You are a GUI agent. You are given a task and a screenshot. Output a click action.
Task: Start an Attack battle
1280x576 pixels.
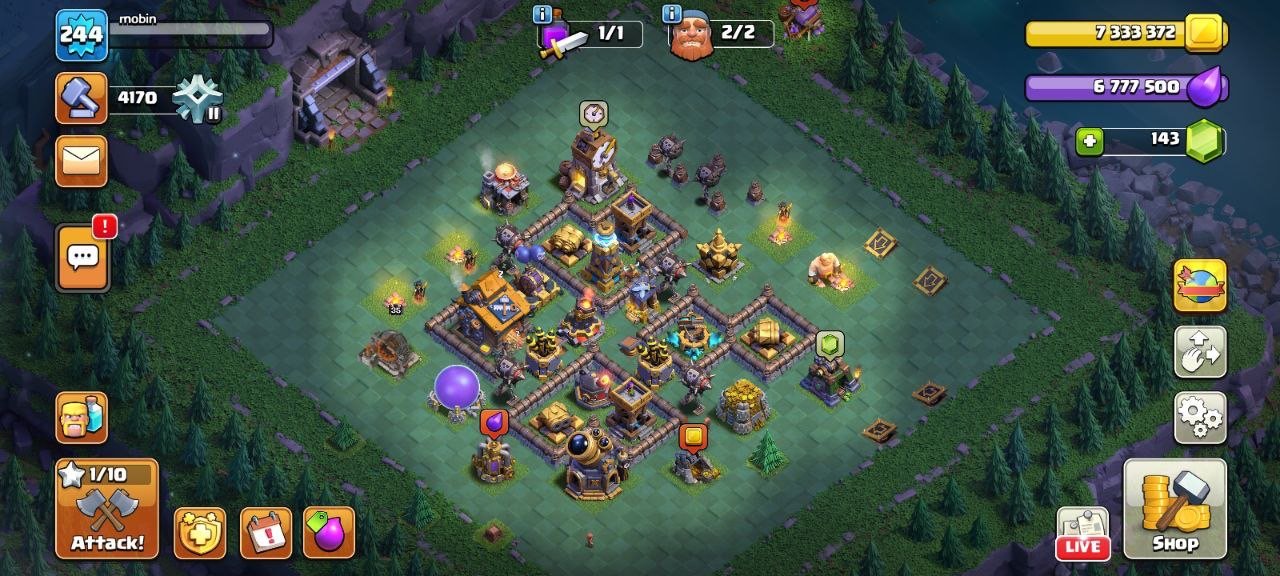[x=106, y=509]
